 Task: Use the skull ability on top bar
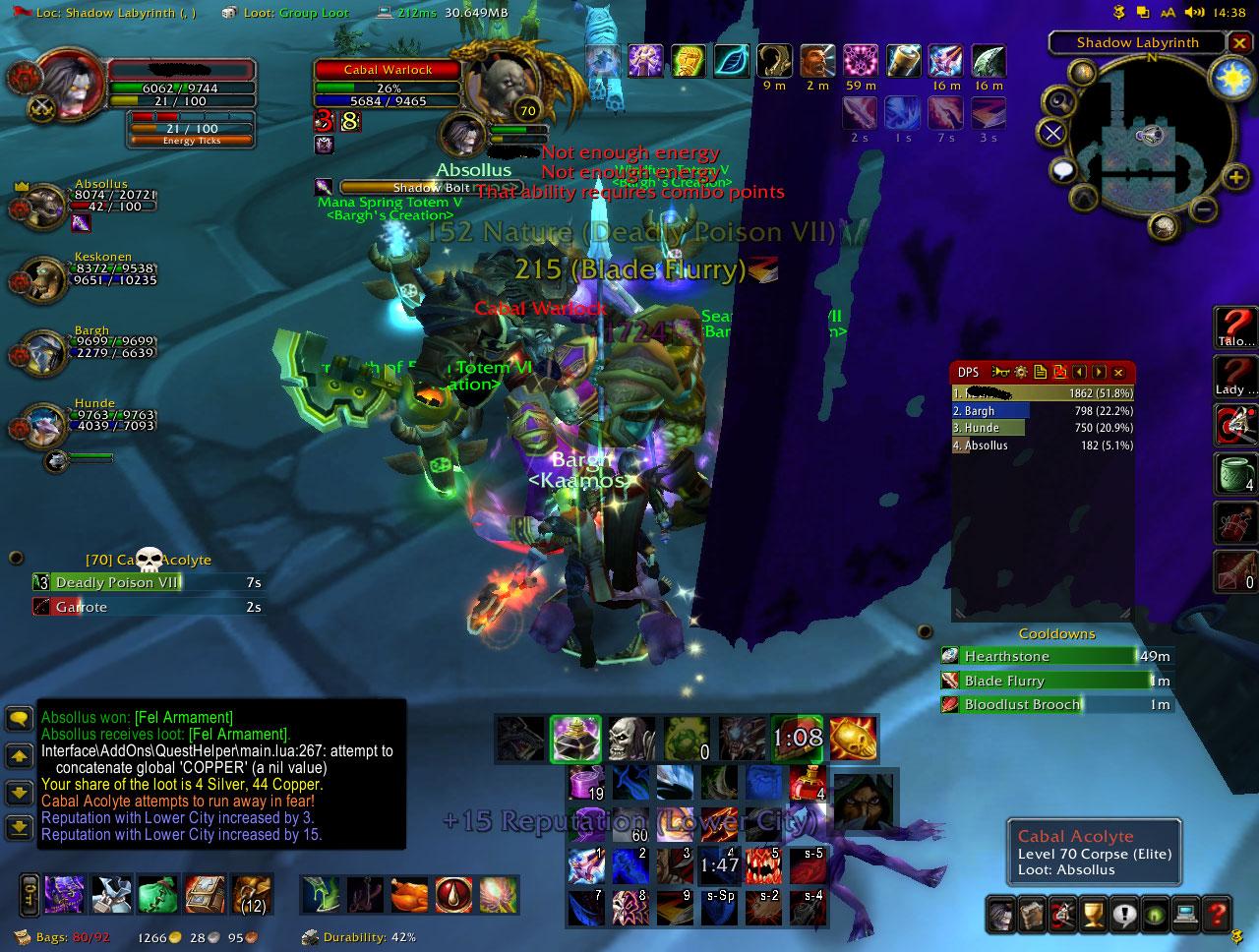[629, 738]
